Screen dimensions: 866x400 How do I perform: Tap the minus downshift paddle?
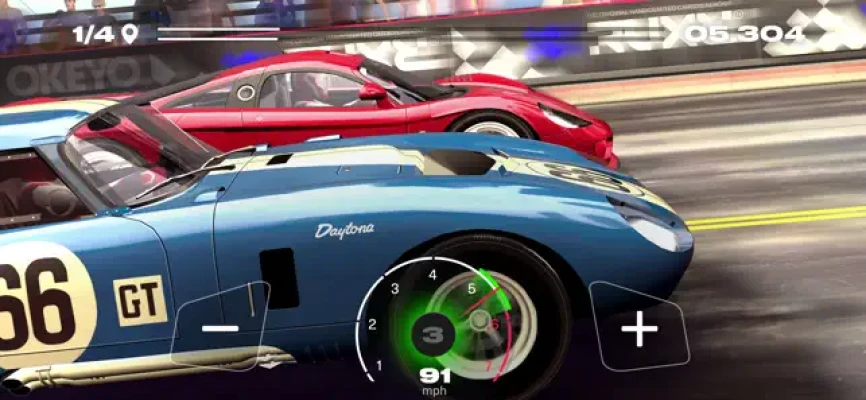click(x=222, y=327)
